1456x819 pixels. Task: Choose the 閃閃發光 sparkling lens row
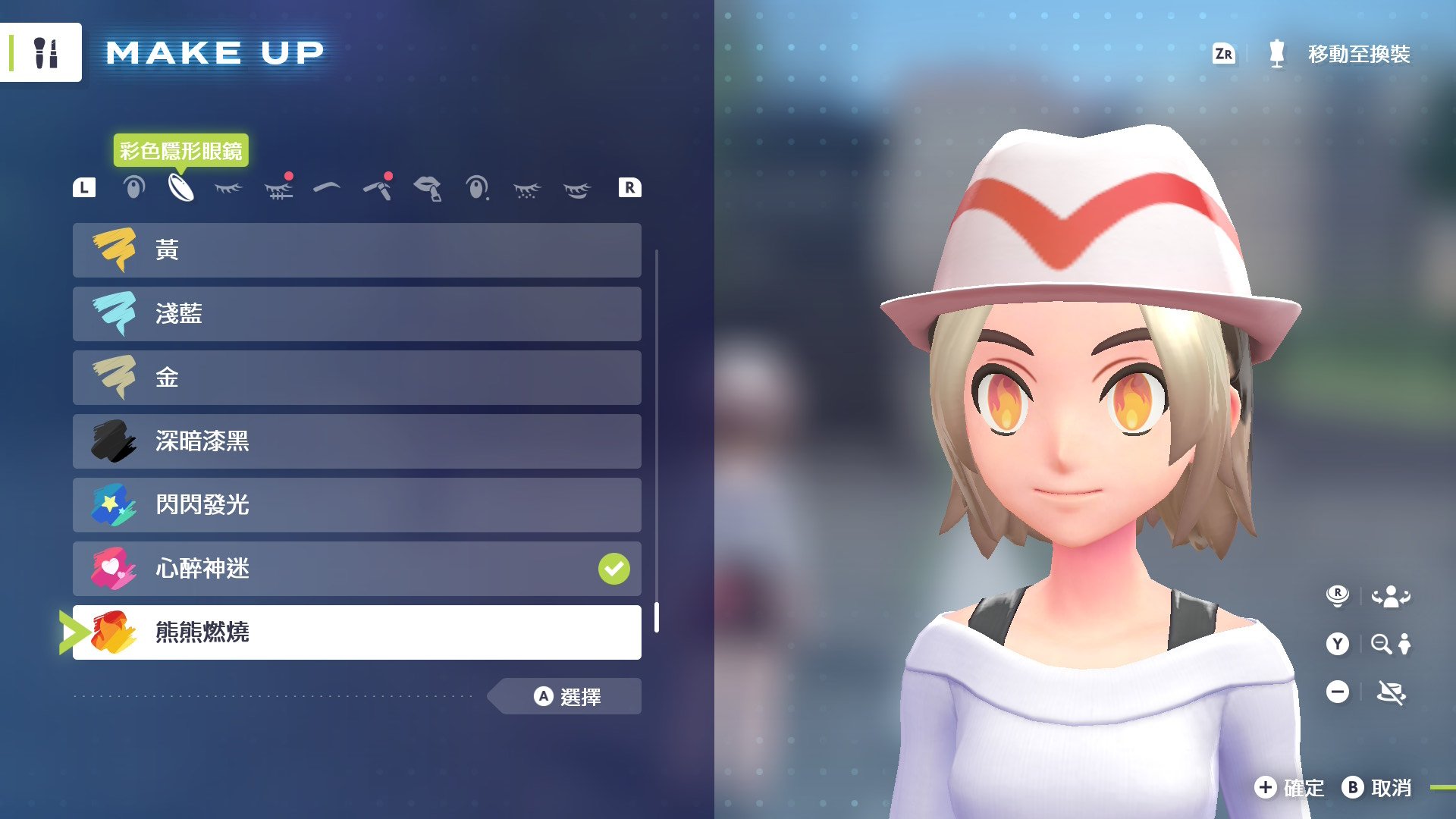point(356,505)
